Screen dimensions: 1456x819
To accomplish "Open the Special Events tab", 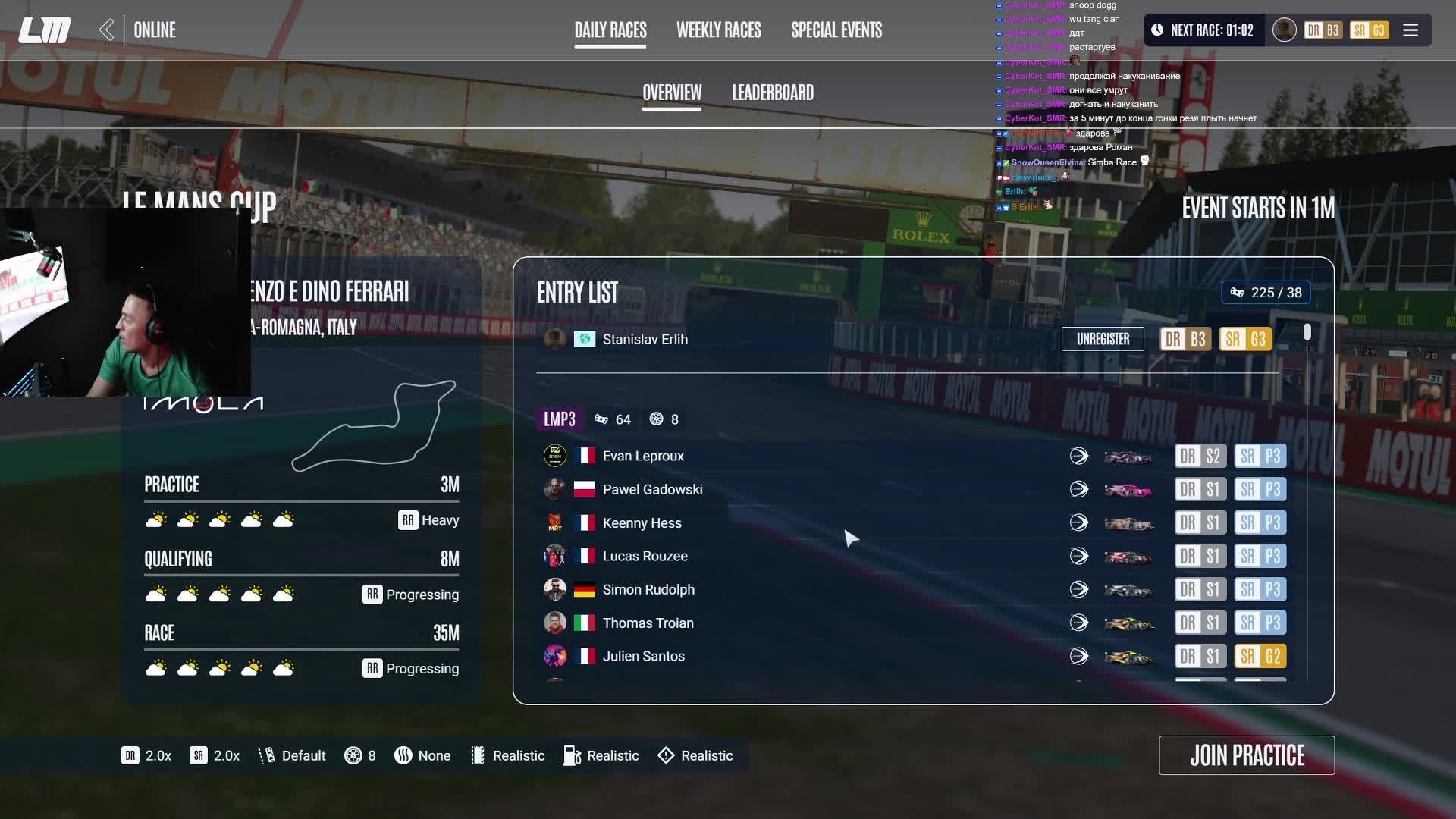I will [x=836, y=30].
